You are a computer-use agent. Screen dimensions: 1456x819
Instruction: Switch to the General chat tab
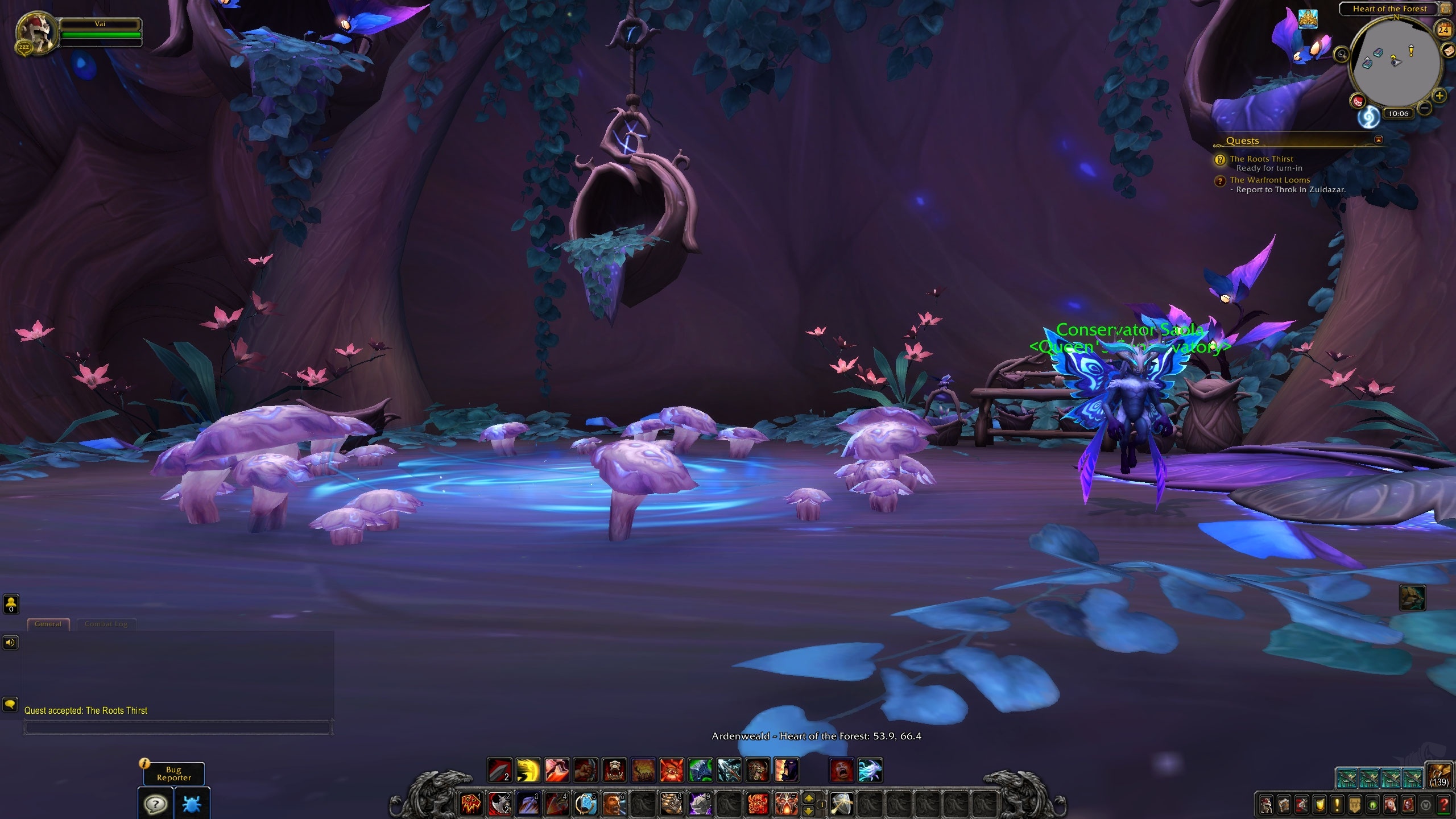pyautogui.click(x=48, y=624)
